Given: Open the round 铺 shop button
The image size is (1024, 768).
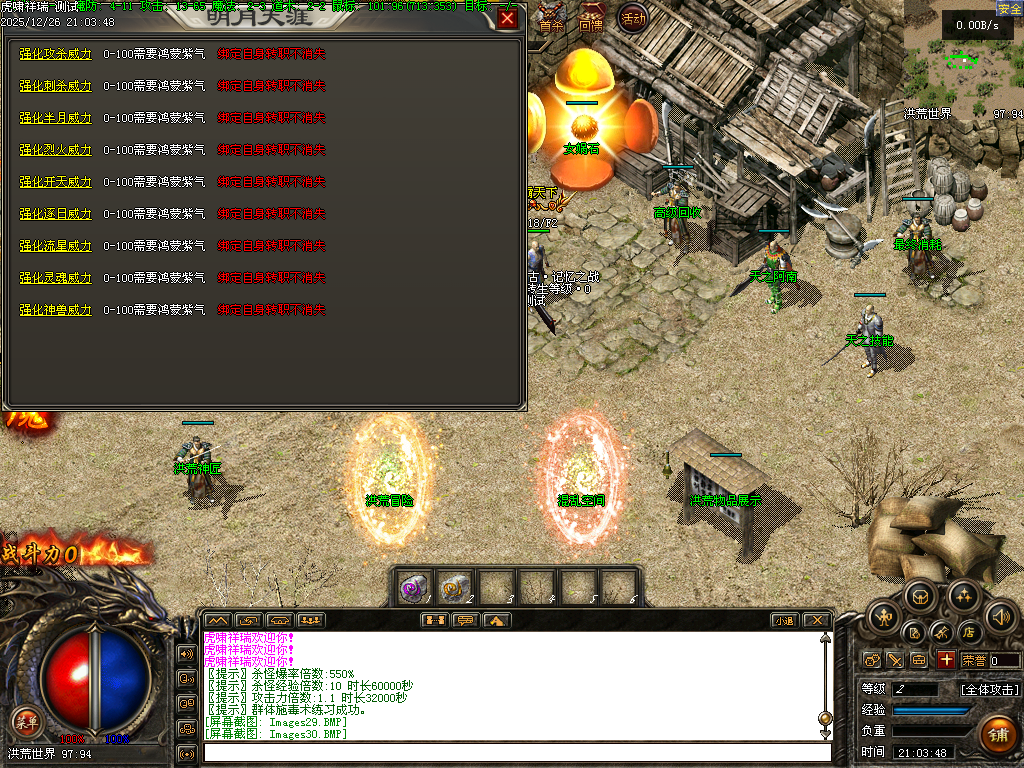Looking at the screenshot, I should (x=997, y=735).
